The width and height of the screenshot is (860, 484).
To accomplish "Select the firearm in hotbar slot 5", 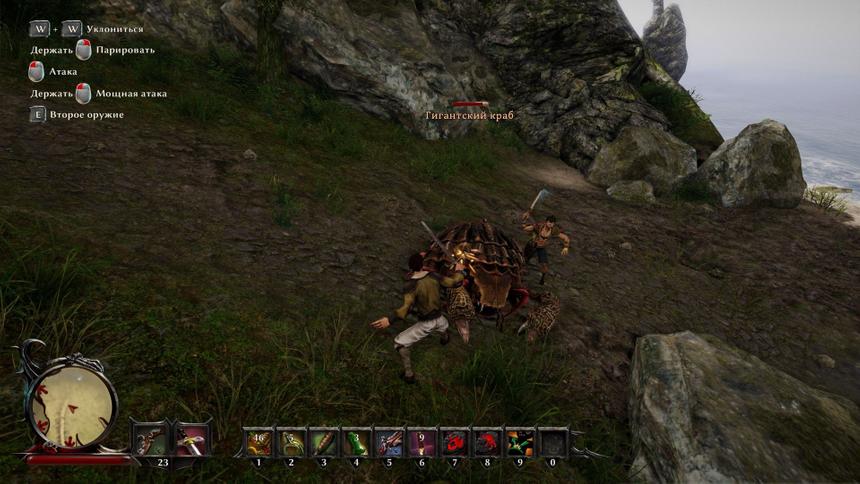I will point(389,441).
